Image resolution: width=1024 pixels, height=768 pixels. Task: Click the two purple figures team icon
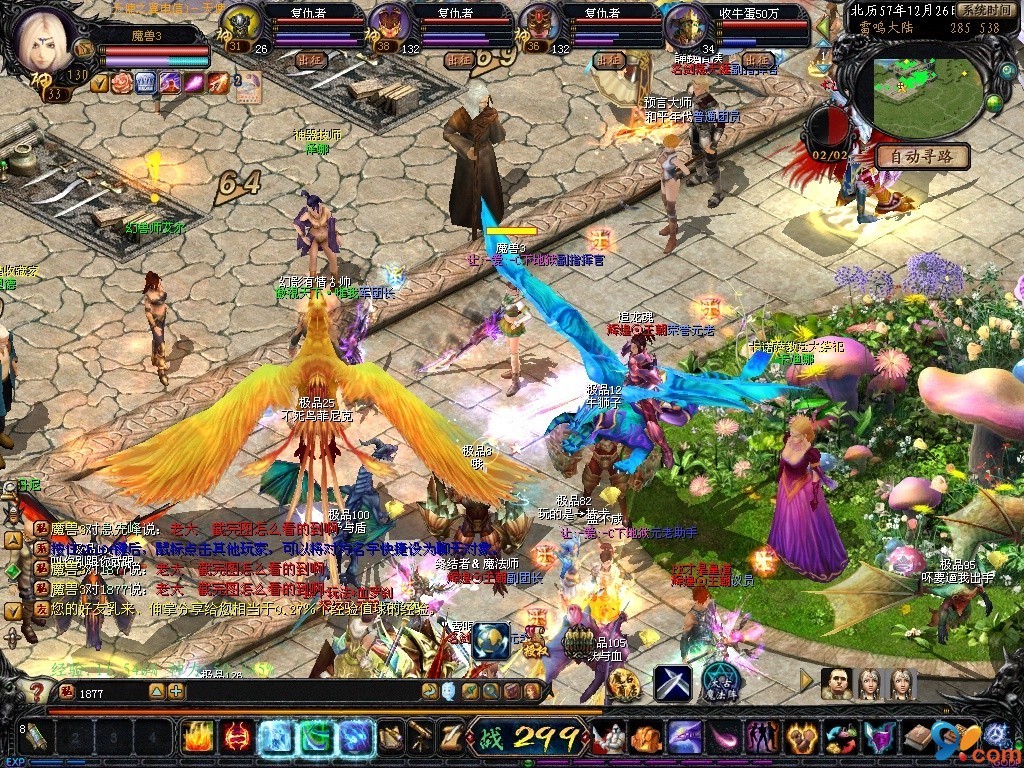(763, 738)
